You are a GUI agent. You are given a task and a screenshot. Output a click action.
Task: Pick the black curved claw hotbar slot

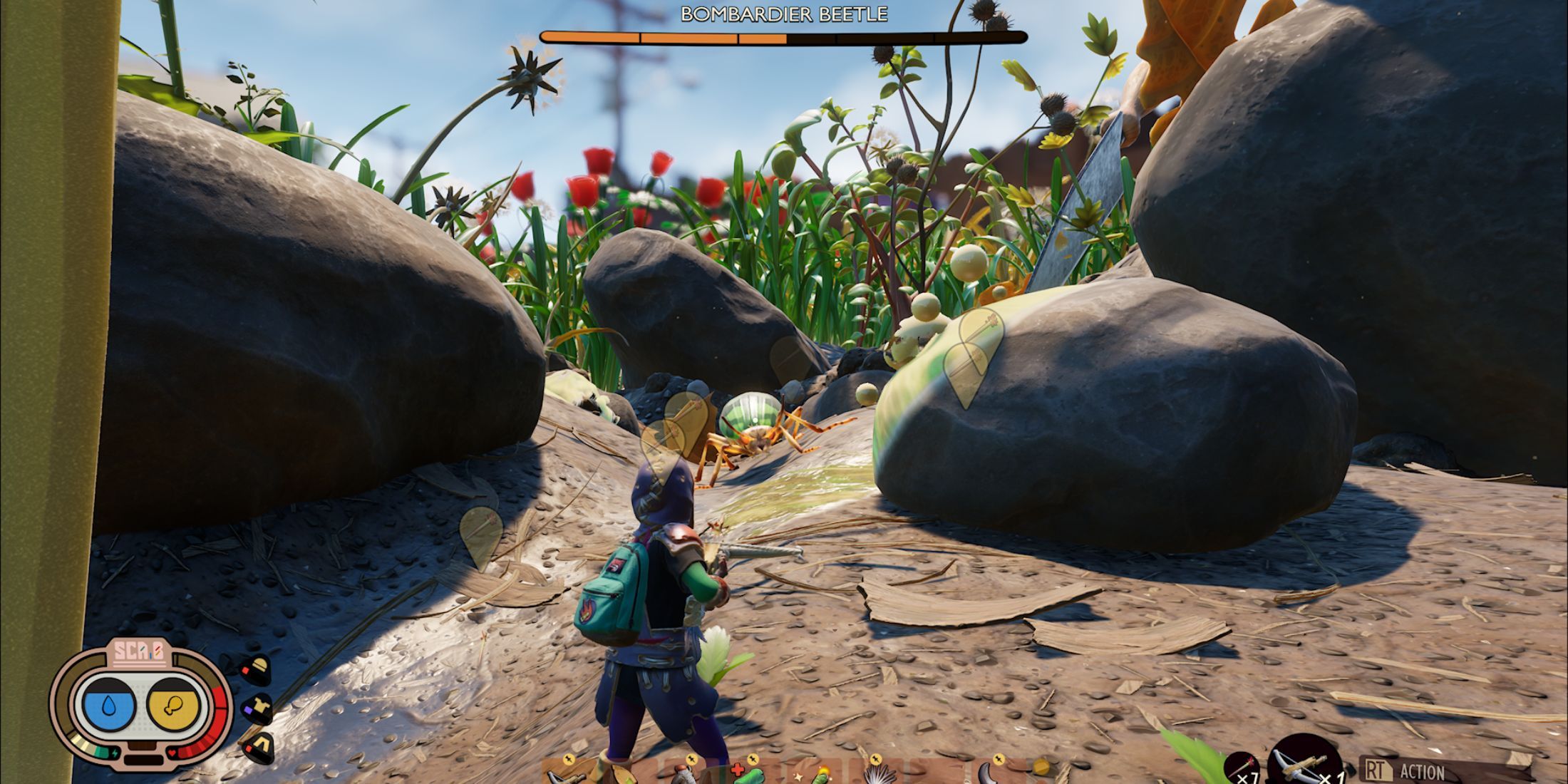click(x=991, y=774)
